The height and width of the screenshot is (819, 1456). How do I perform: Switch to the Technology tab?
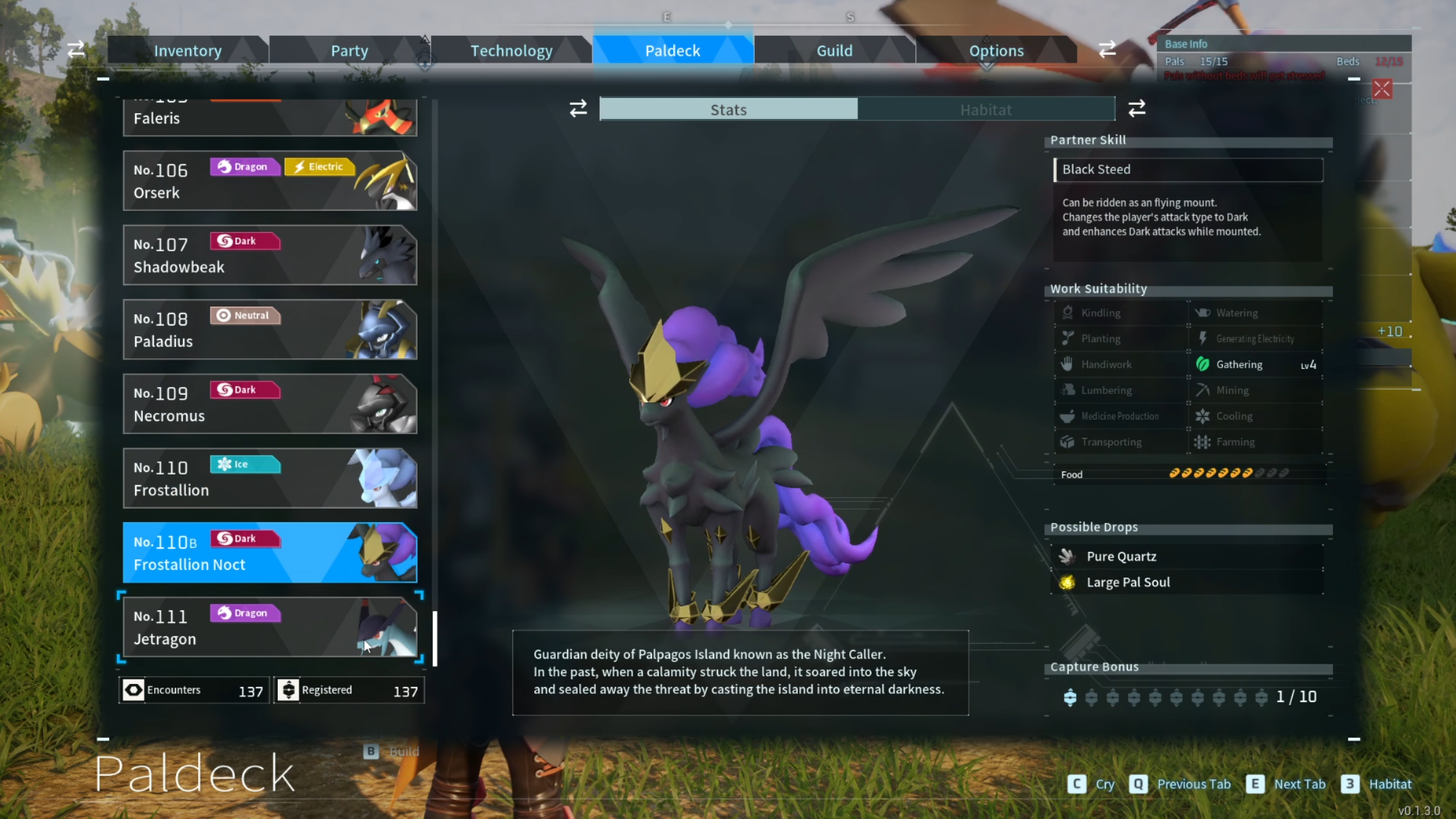click(511, 49)
